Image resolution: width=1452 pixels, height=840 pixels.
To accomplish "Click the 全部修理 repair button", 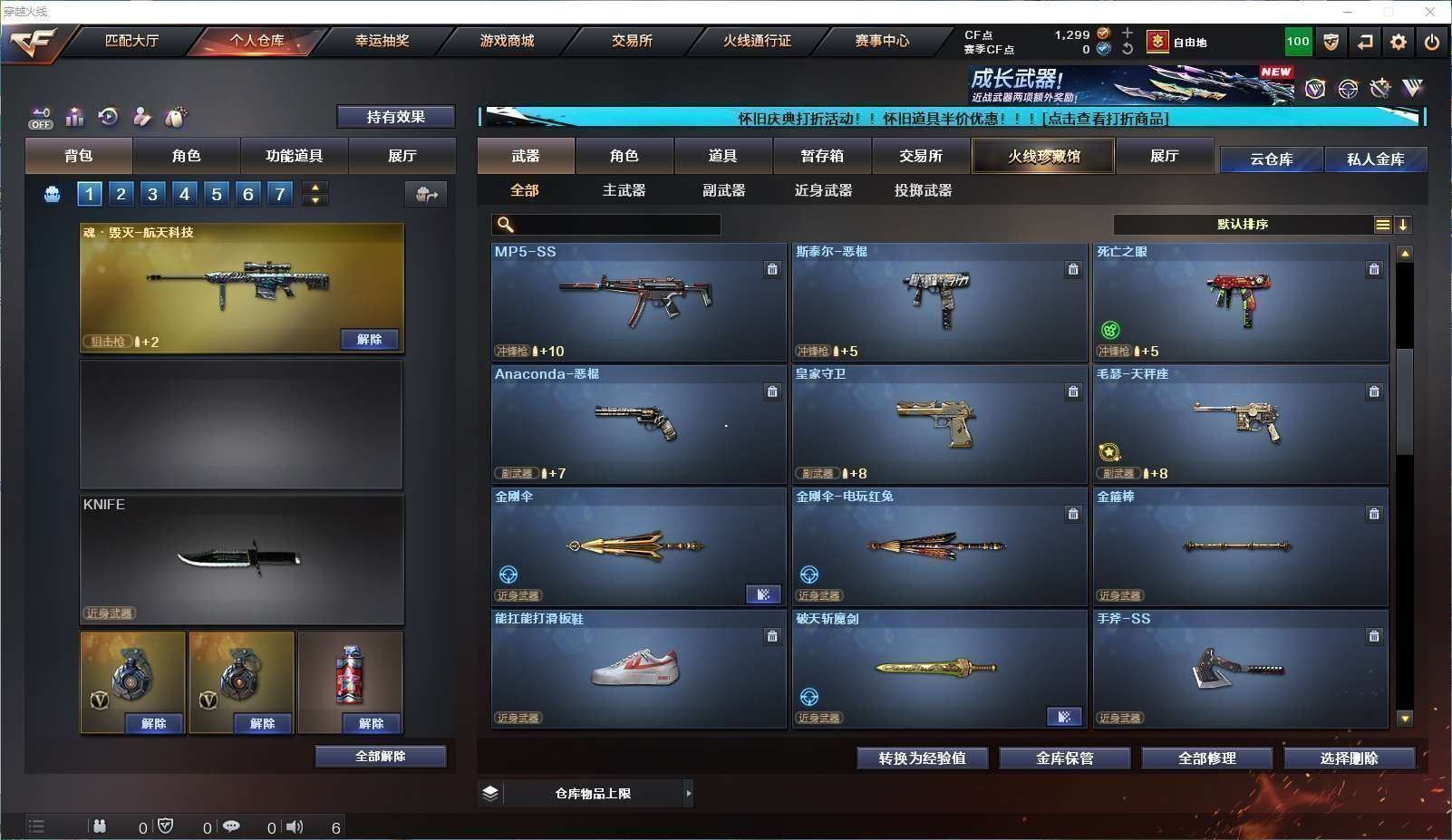I will tap(1206, 758).
